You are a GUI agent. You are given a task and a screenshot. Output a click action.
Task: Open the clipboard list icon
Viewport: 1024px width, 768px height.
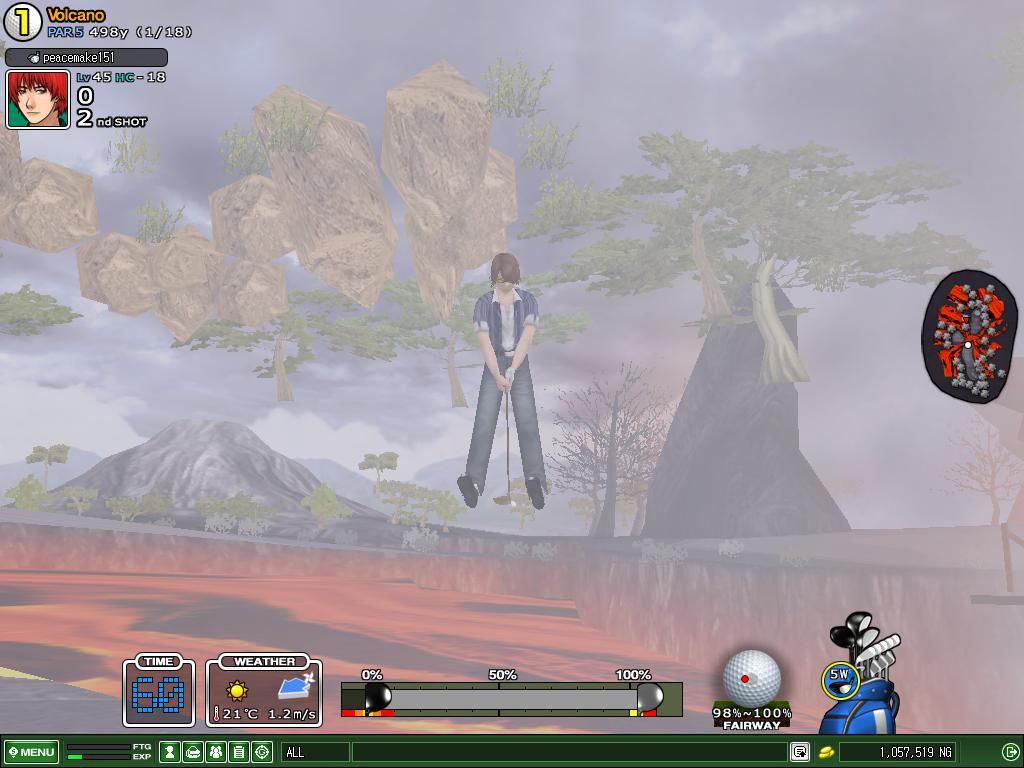click(239, 752)
